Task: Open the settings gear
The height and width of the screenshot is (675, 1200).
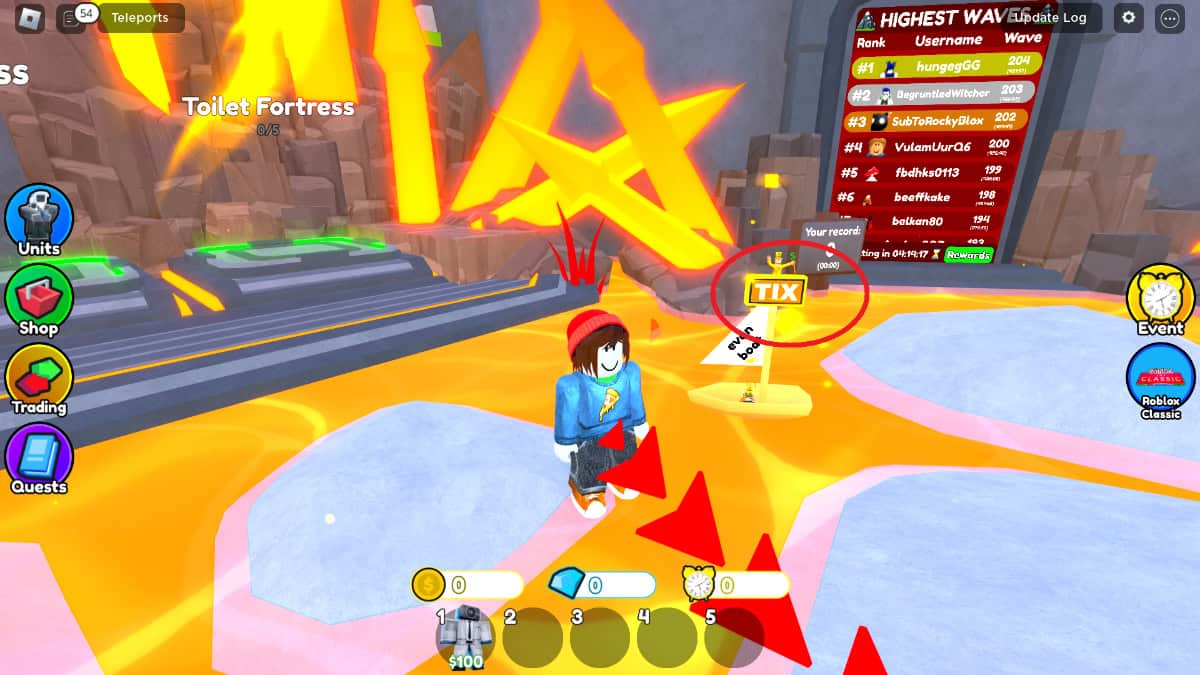Action: point(1129,17)
